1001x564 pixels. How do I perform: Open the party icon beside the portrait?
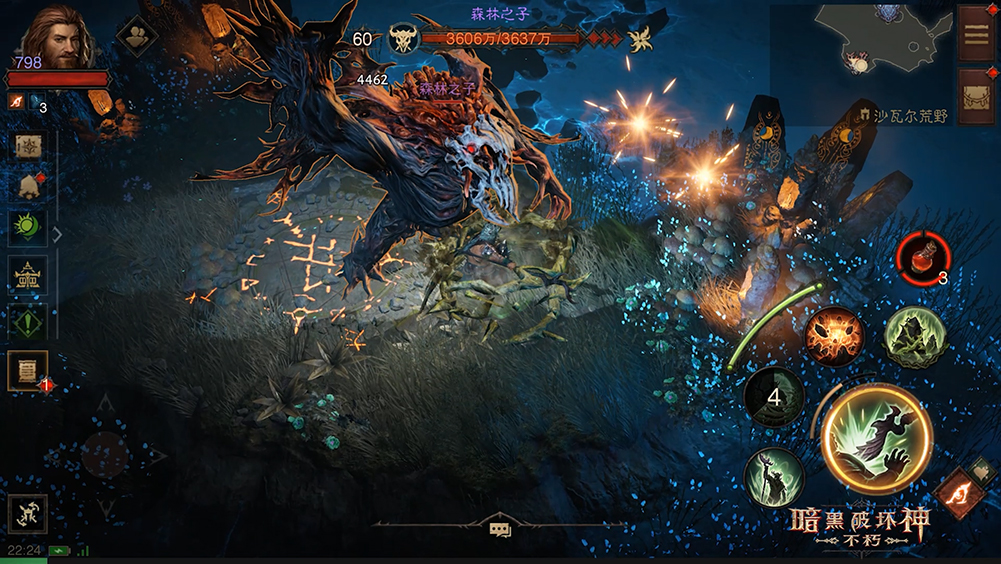point(136,35)
